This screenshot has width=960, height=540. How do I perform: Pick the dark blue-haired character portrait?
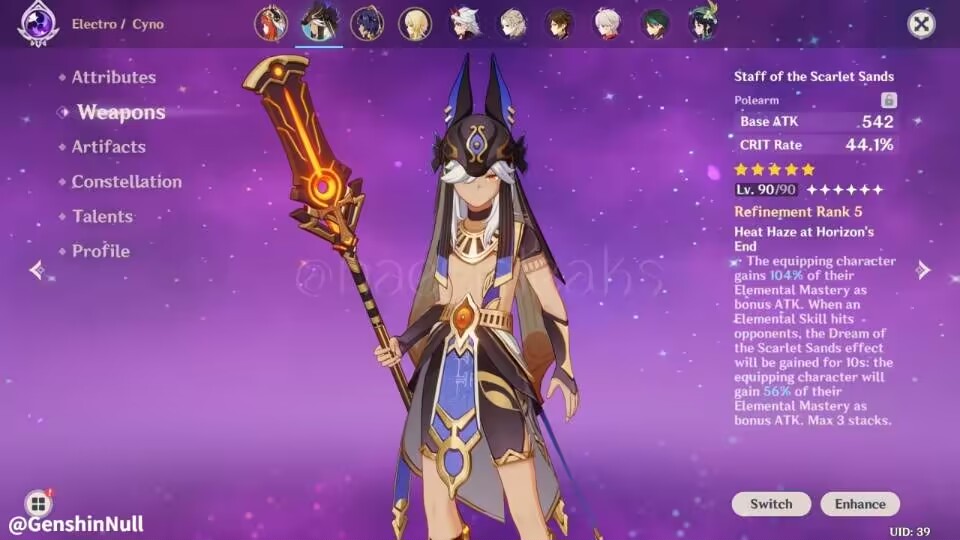pos(367,23)
